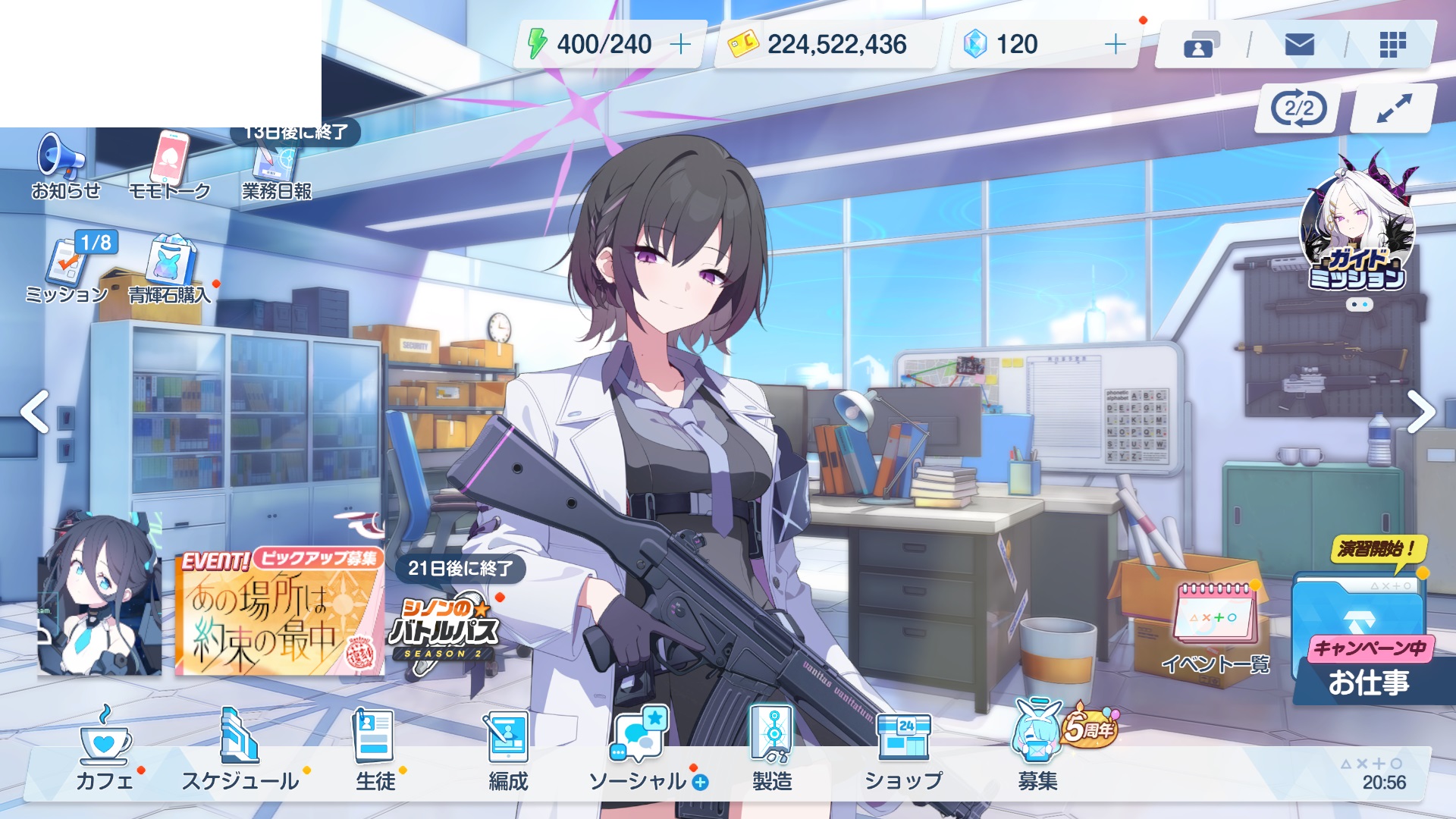The width and height of the screenshot is (1456, 819).
Task: Open the カフェ (Cafe) menu
Action: point(105,751)
